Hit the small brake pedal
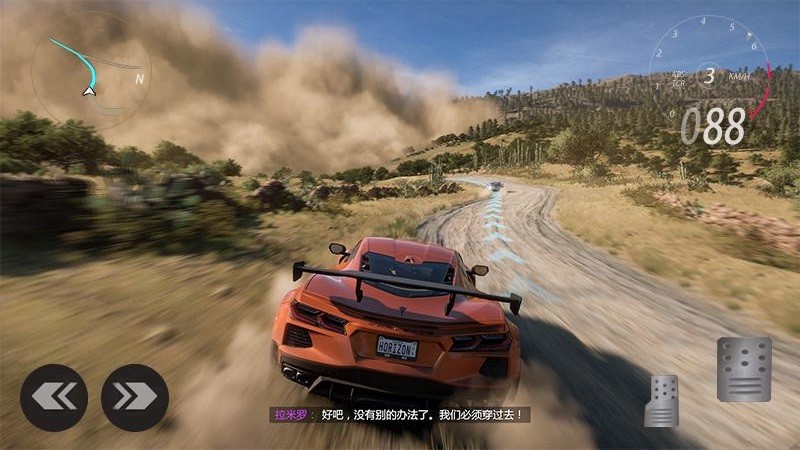 [661, 400]
